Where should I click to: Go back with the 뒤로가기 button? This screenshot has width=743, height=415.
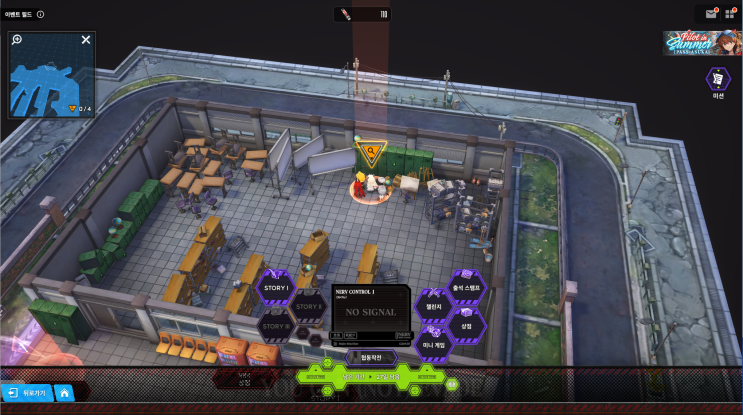25,393
